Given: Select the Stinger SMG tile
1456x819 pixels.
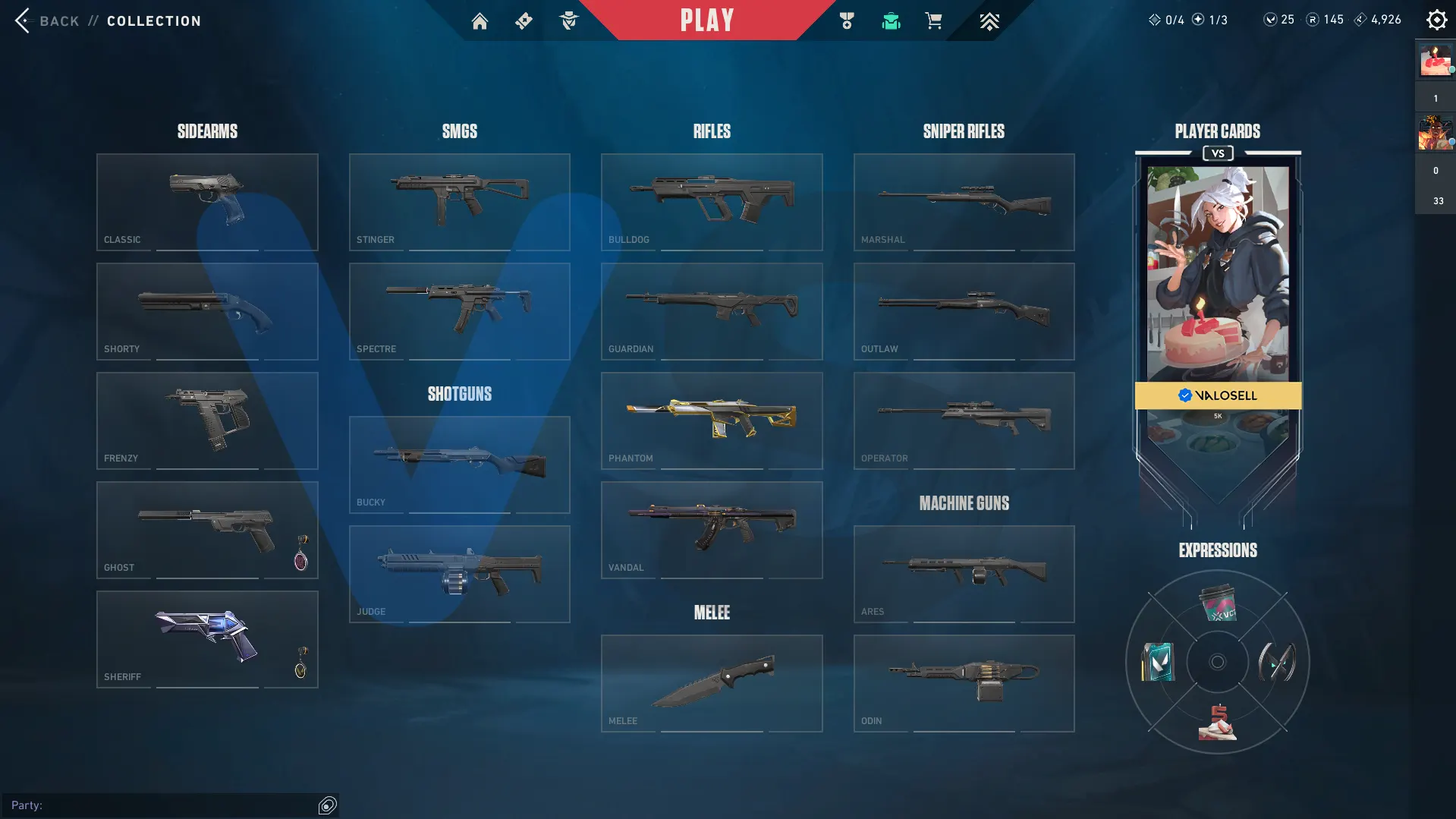Looking at the screenshot, I should click(459, 202).
